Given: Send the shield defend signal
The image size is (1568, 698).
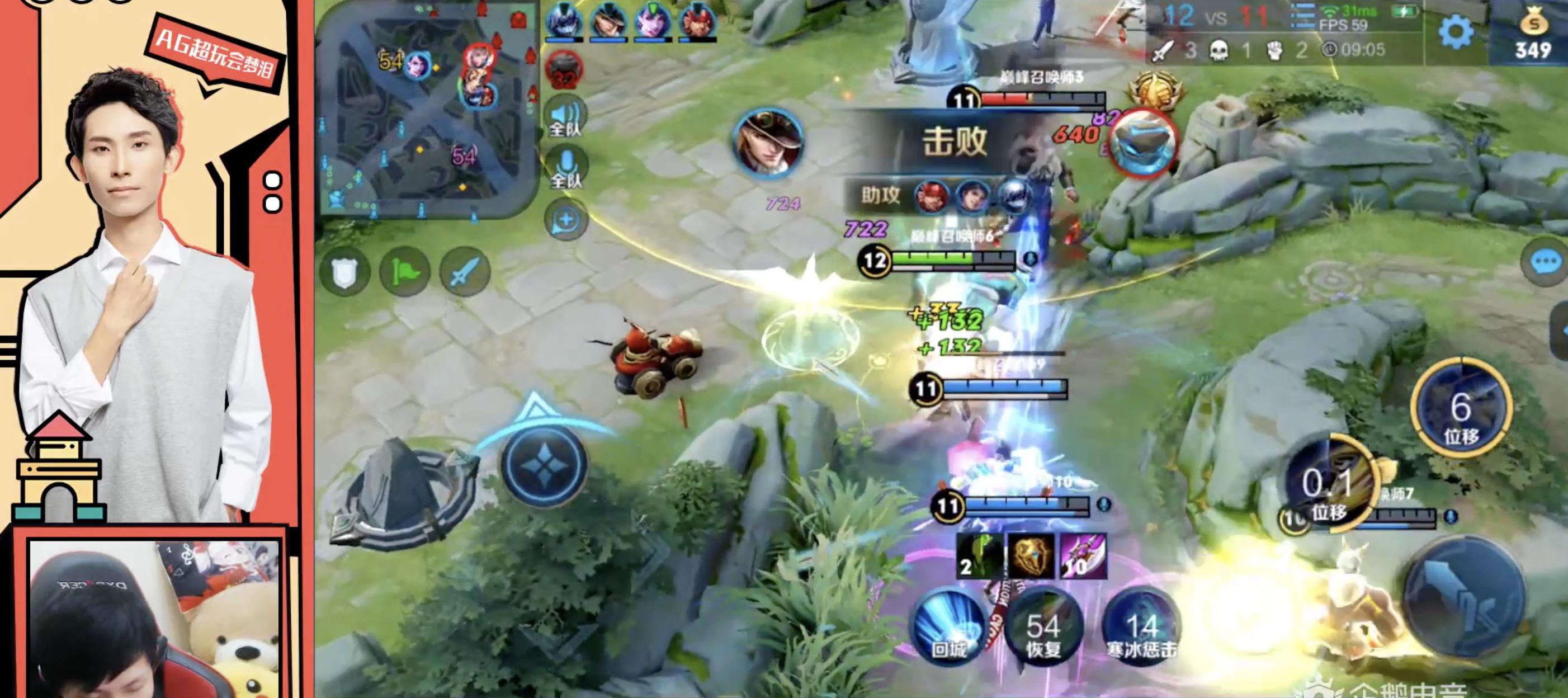Looking at the screenshot, I should pyautogui.click(x=344, y=272).
